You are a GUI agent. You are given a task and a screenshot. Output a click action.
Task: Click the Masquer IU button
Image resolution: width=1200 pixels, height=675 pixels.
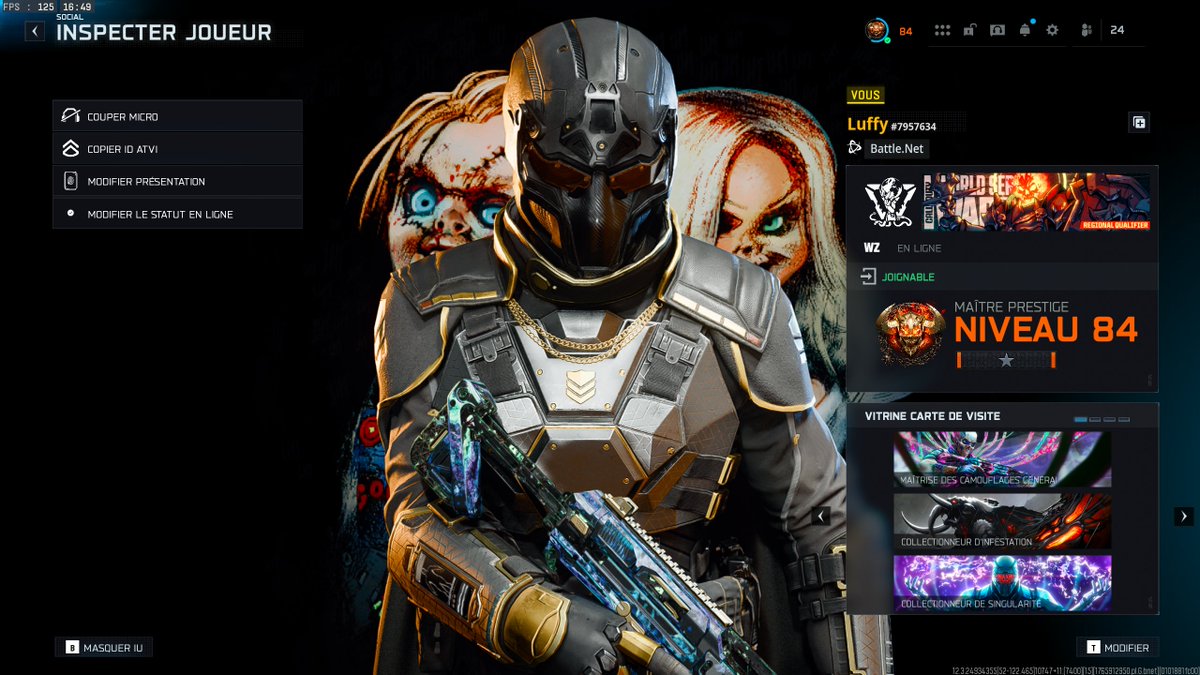pos(104,648)
